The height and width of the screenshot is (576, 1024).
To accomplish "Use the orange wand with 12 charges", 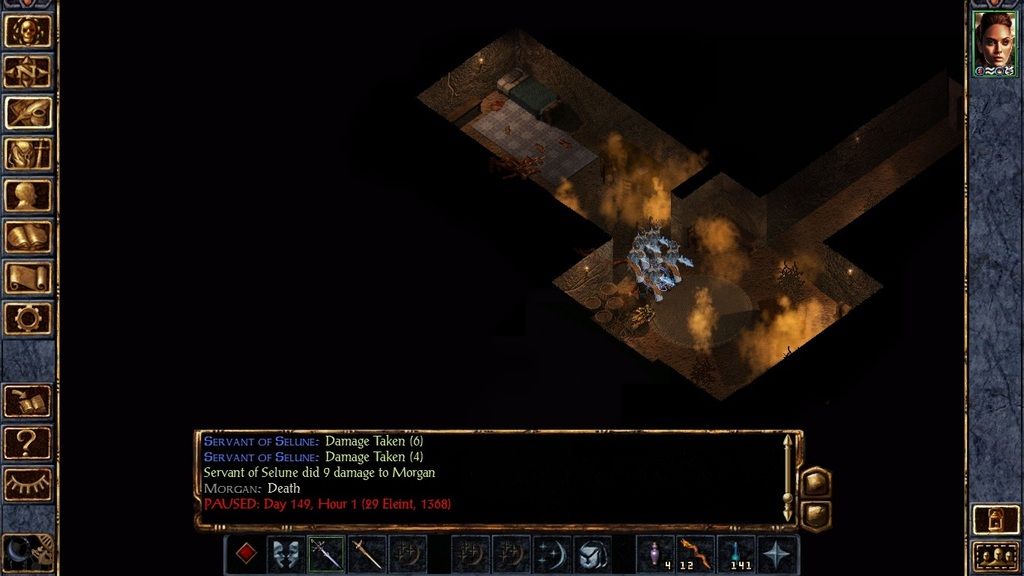I will coord(696,553).
